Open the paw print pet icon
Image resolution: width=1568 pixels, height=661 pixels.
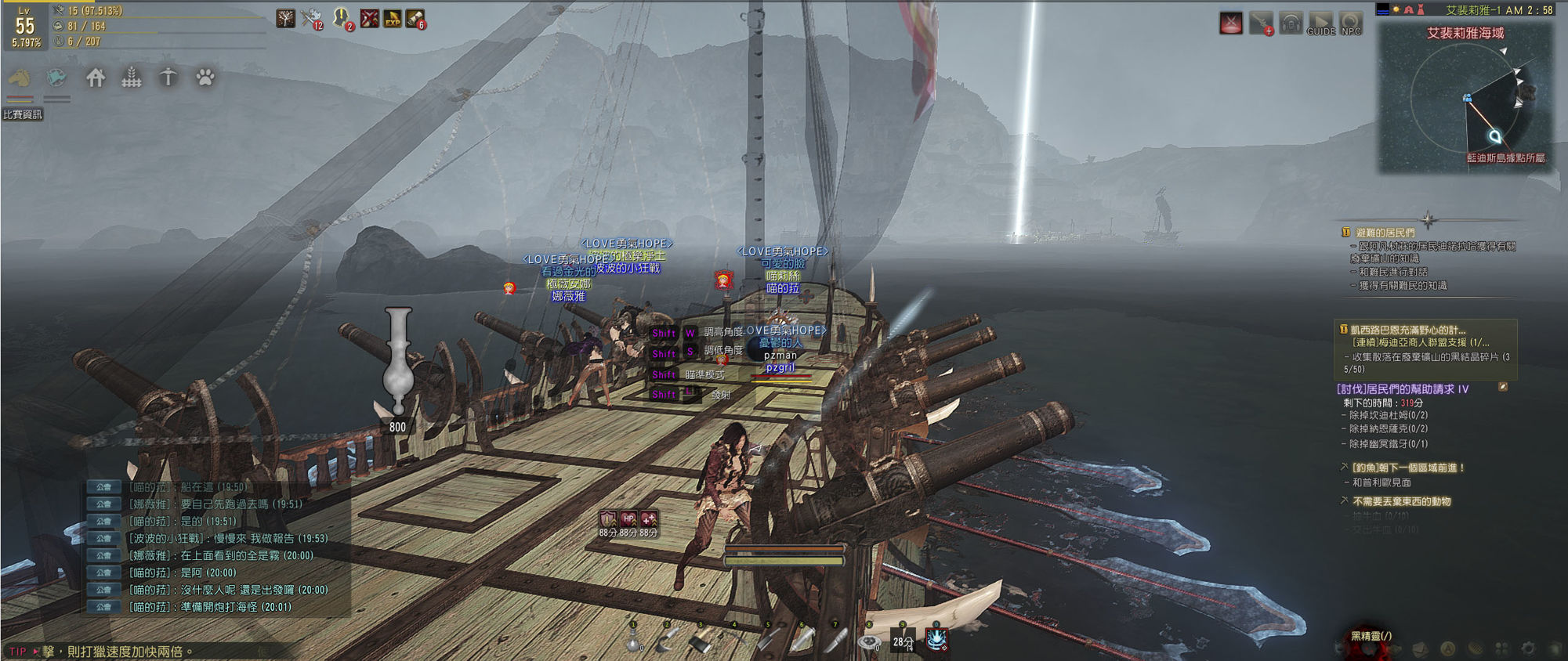click(x=205, y=78)
